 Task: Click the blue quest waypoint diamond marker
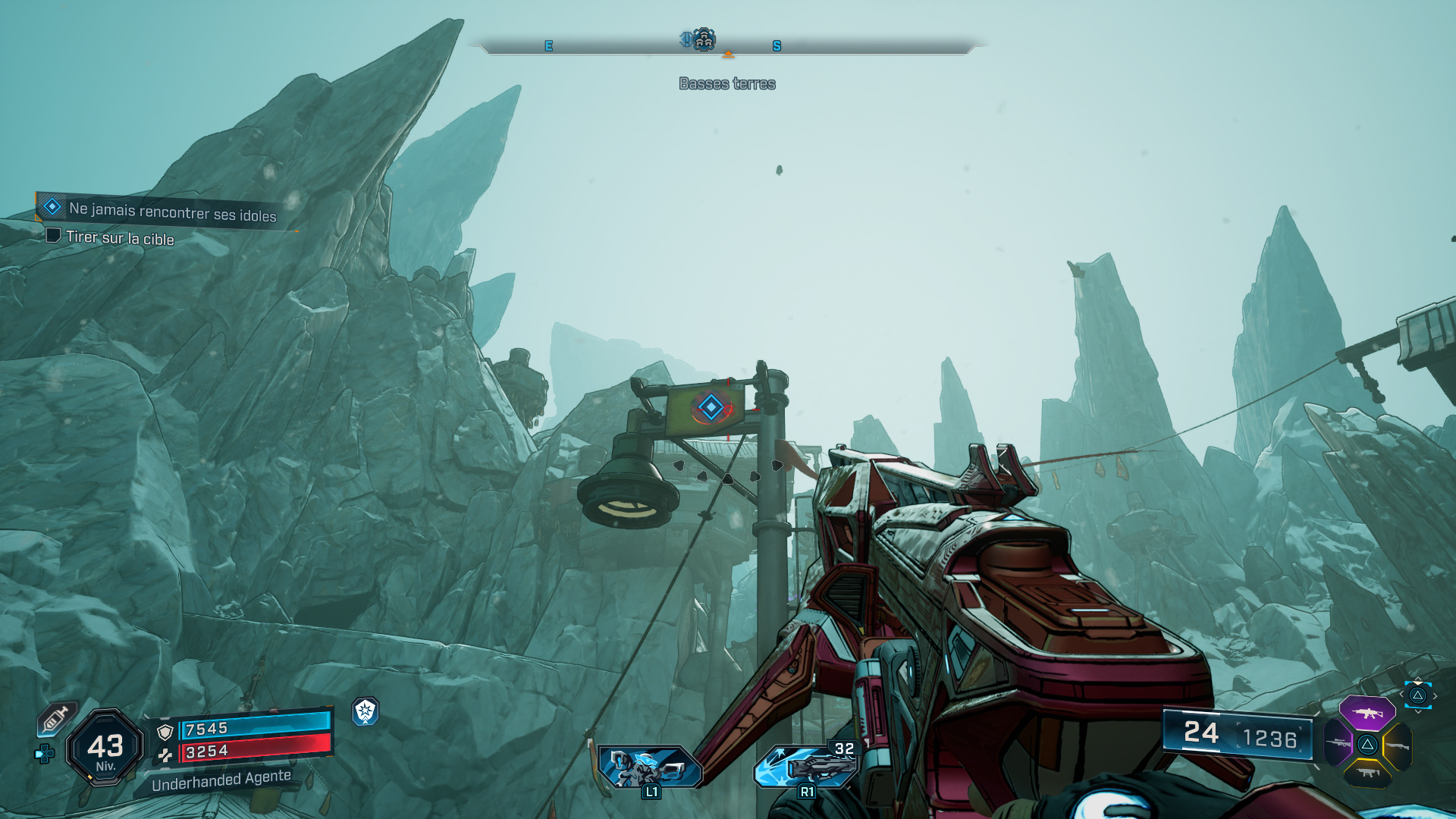coord(711,407)
